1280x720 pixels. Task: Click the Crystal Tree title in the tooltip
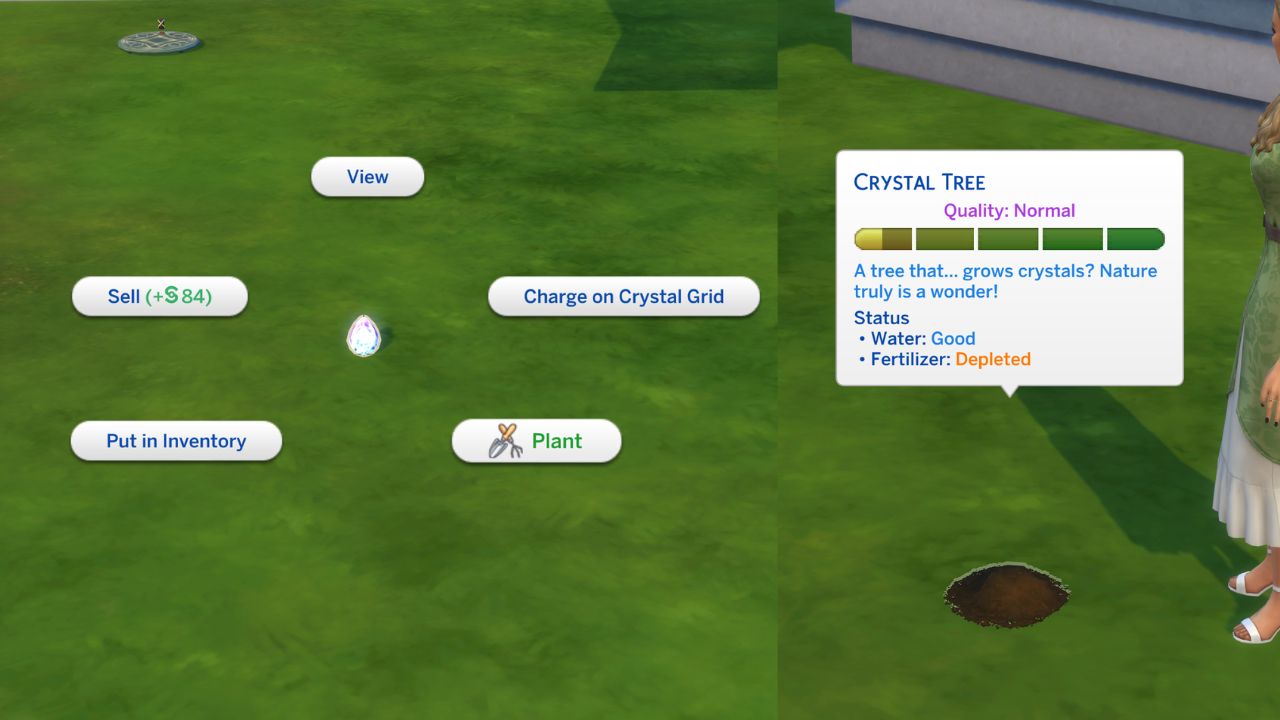point(920,182)
